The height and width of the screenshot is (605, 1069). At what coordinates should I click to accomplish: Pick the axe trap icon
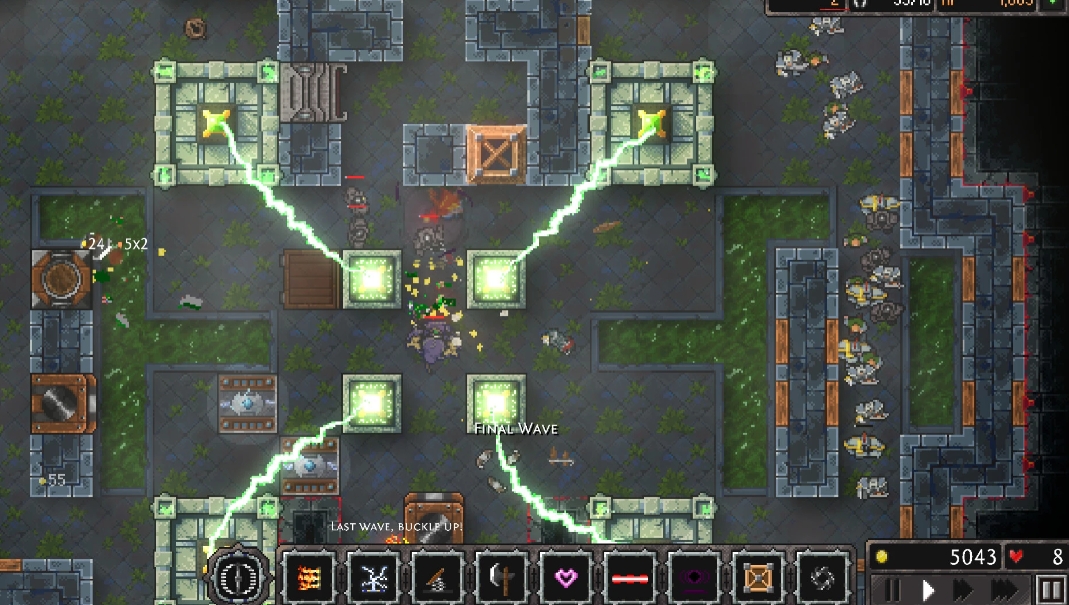click(501, 577)
